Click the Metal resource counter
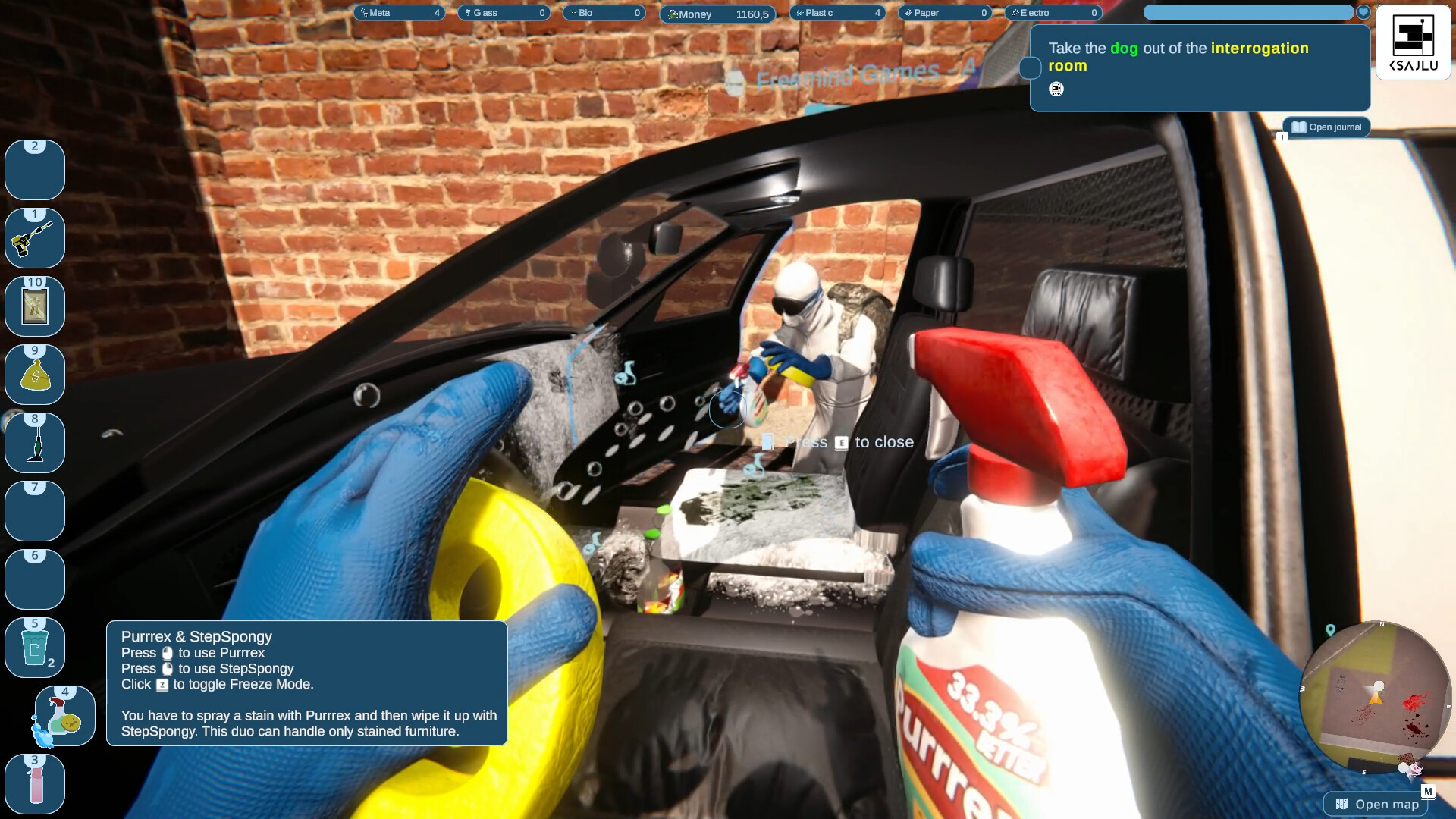The image size is (1456, 819). (400, 12)
